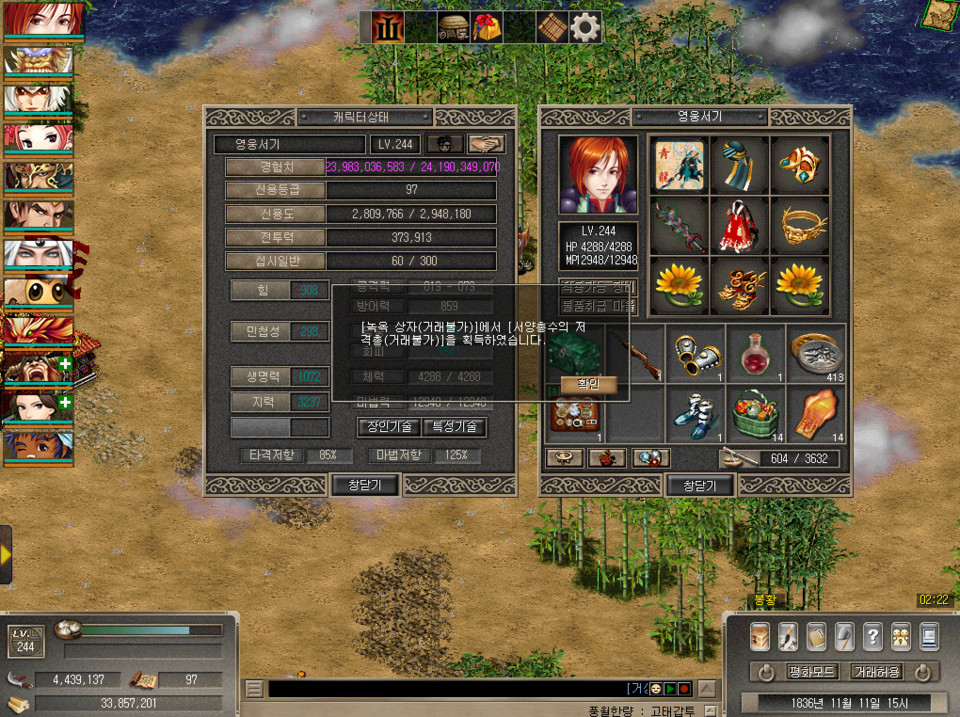
Task: Toggle the 거래허용 trade allow button
Action: tap(875, 672)
